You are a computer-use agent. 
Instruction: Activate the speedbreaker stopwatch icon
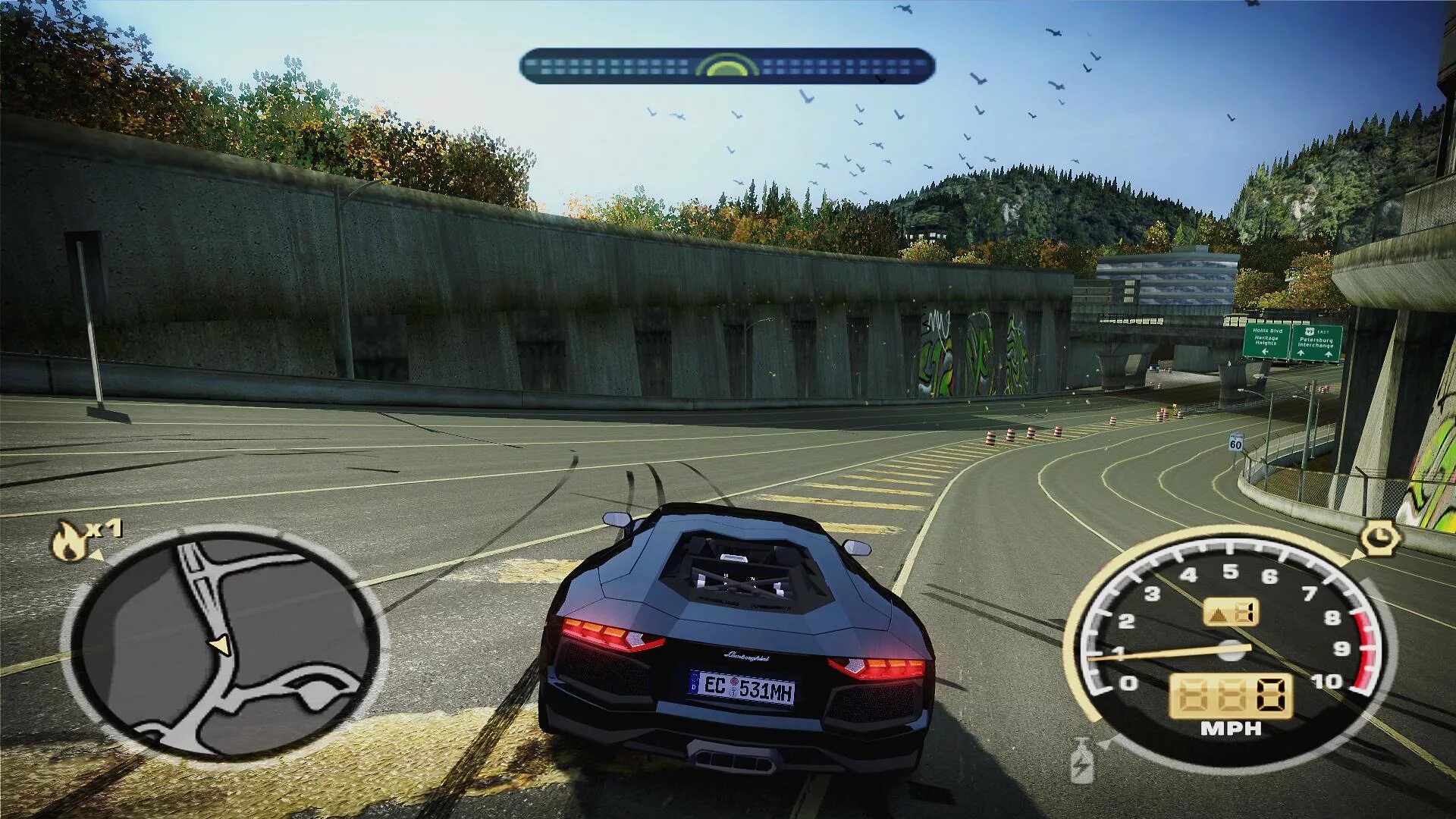click(x=1379, y=538)
